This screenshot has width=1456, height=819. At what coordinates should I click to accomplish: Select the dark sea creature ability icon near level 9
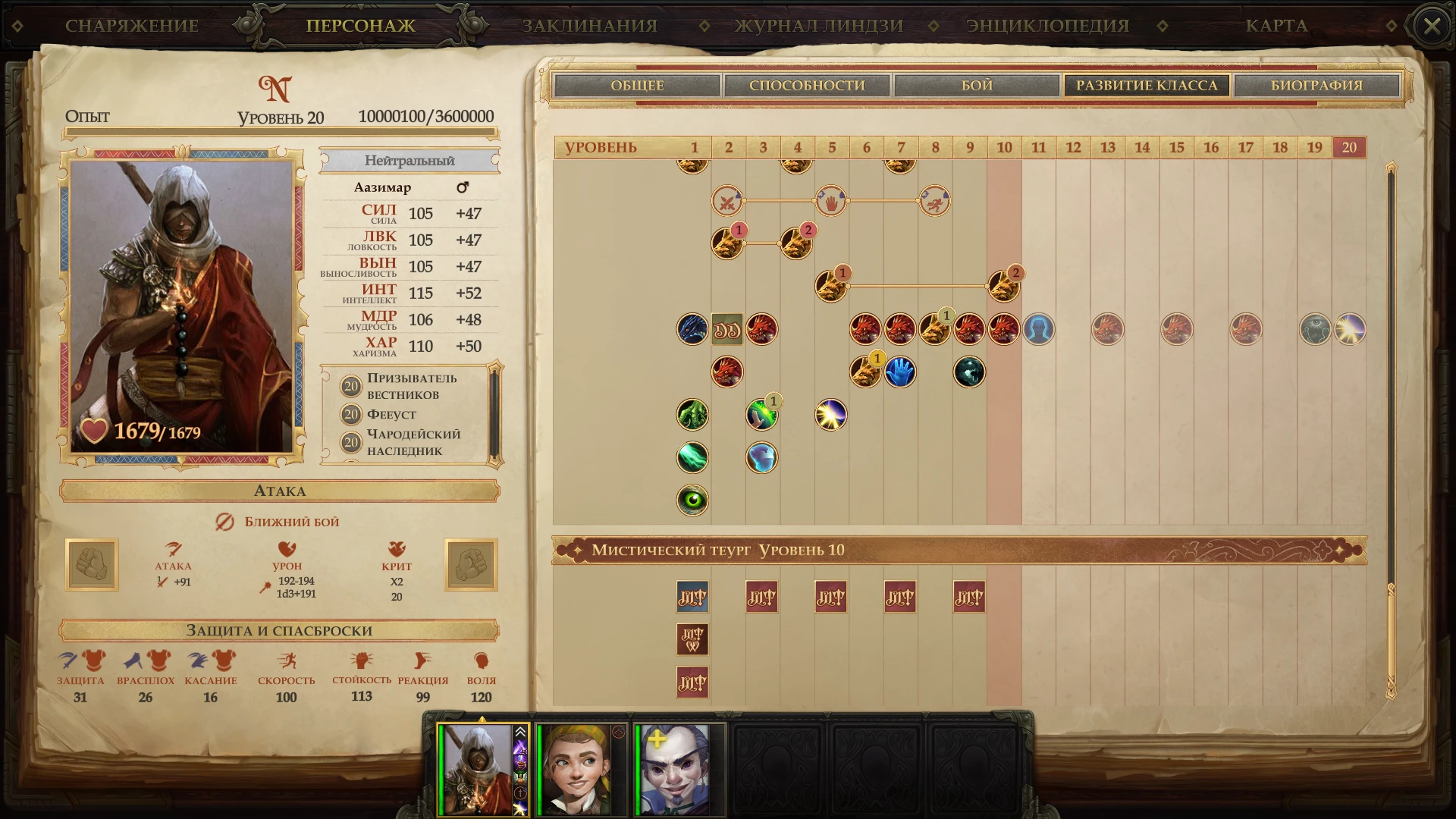(x=968, y=371)
